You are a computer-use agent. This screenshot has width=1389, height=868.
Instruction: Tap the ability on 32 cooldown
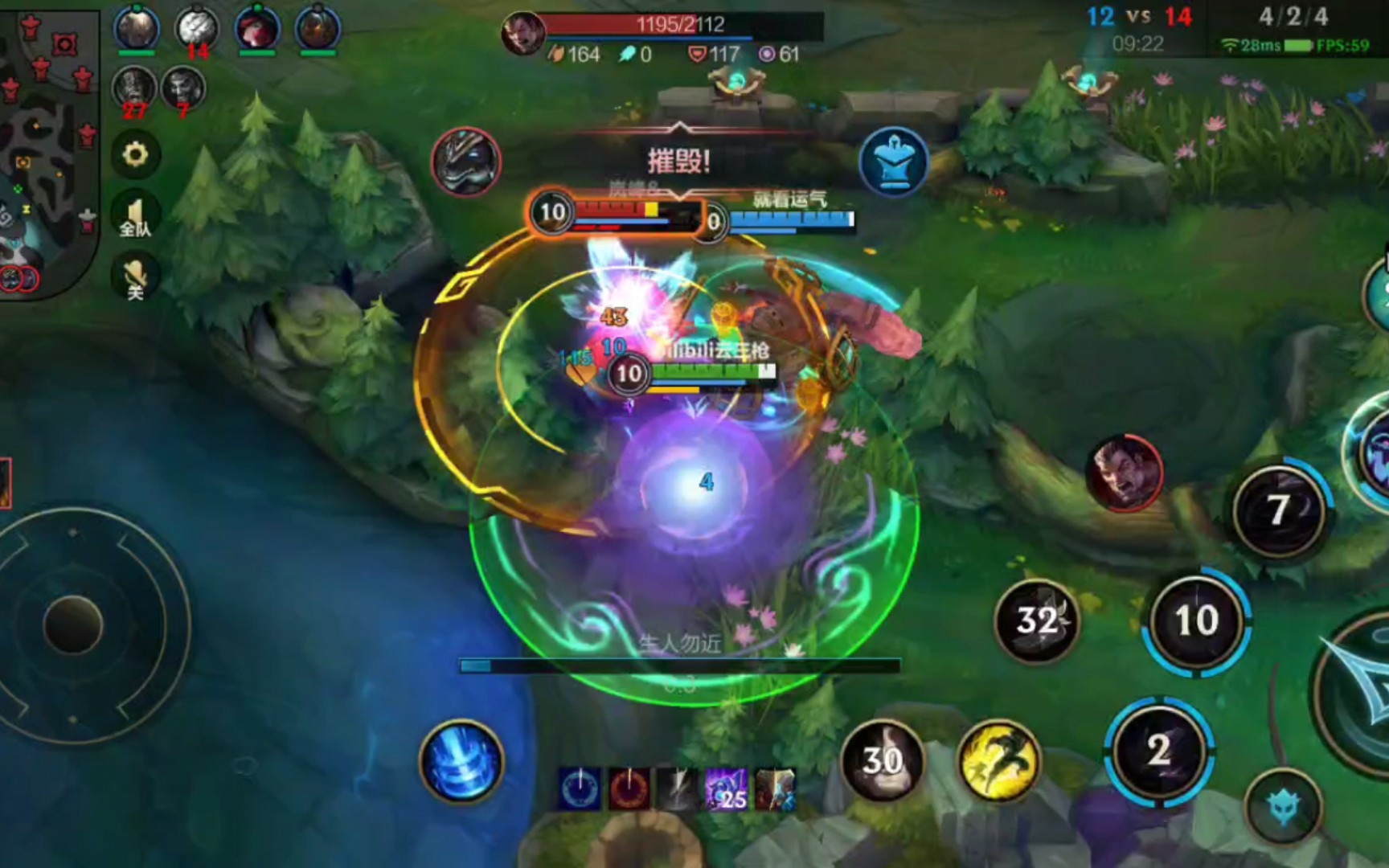1037,620
